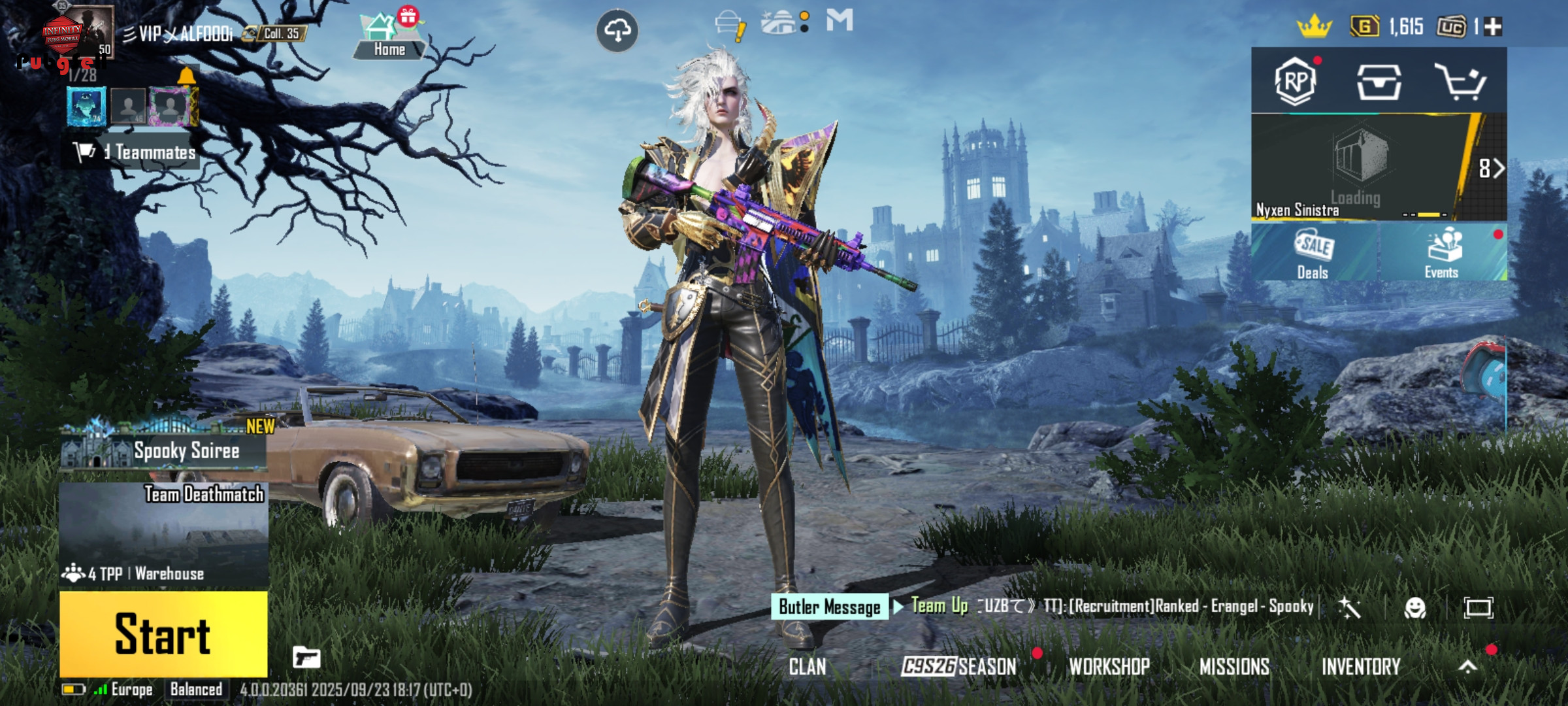Open the Butler Message chat
Screen dimensions: 1568x706
tap(829, 607)
